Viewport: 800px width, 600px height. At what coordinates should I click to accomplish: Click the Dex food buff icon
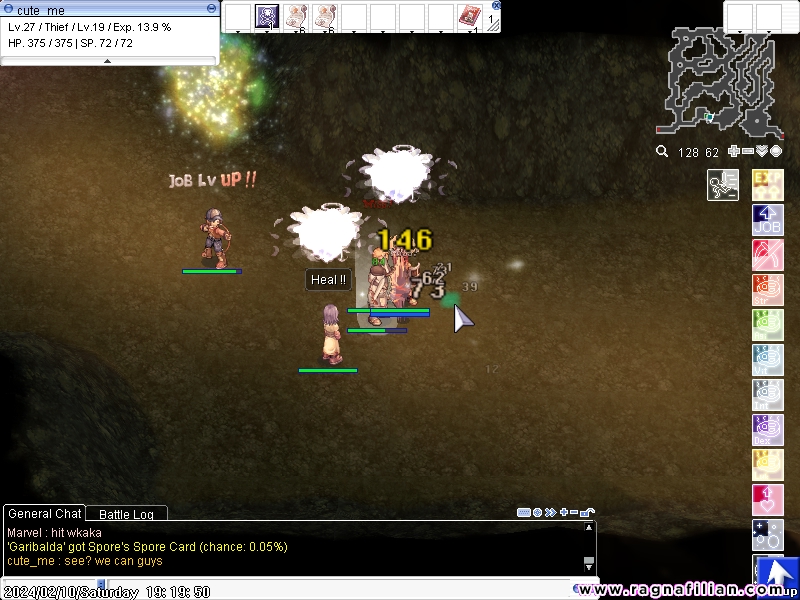[x=767, y=430]
